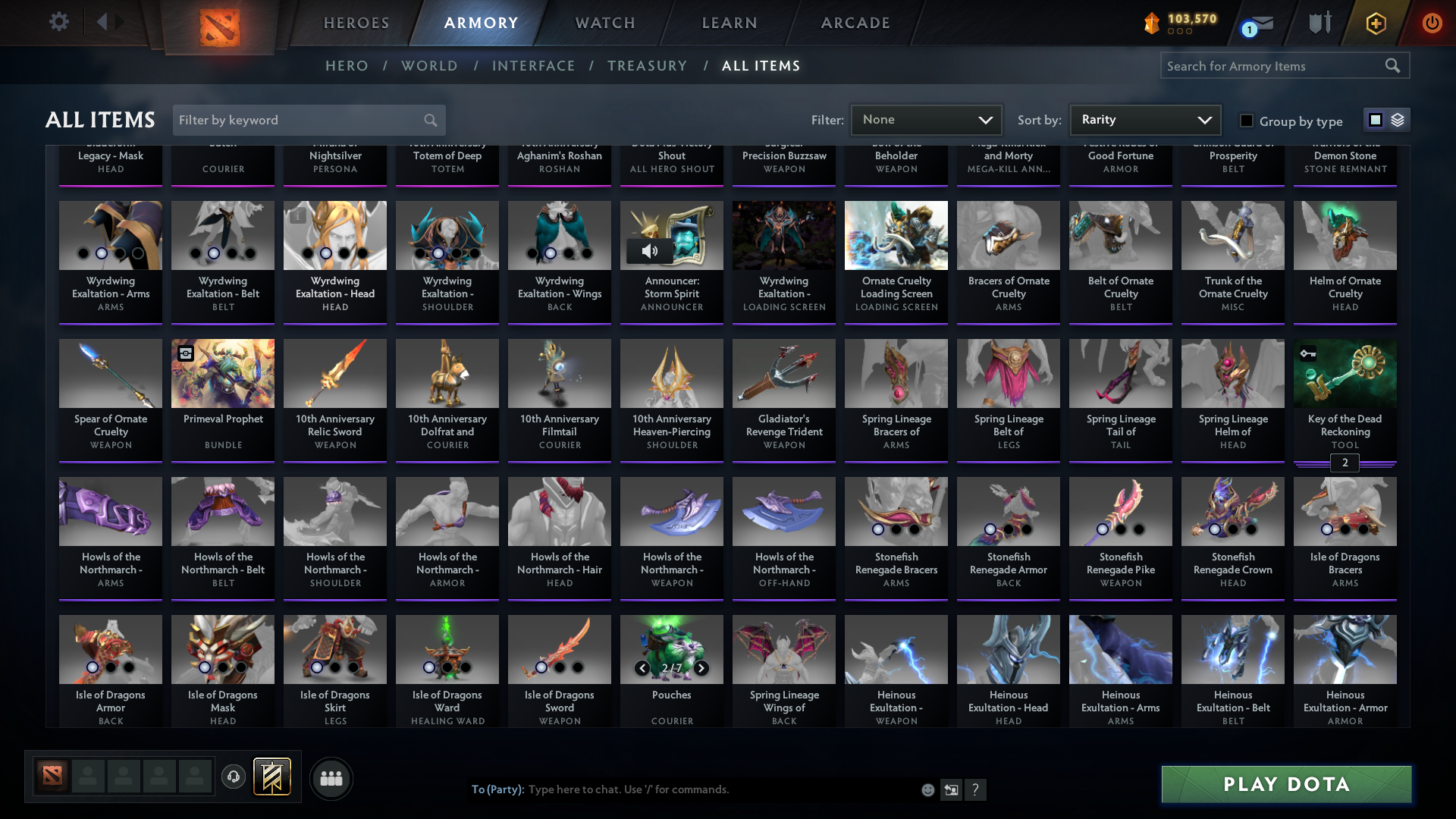Switch to the WATCH tab
This screenshot has height=819, width=1456.
coord(604,23)
